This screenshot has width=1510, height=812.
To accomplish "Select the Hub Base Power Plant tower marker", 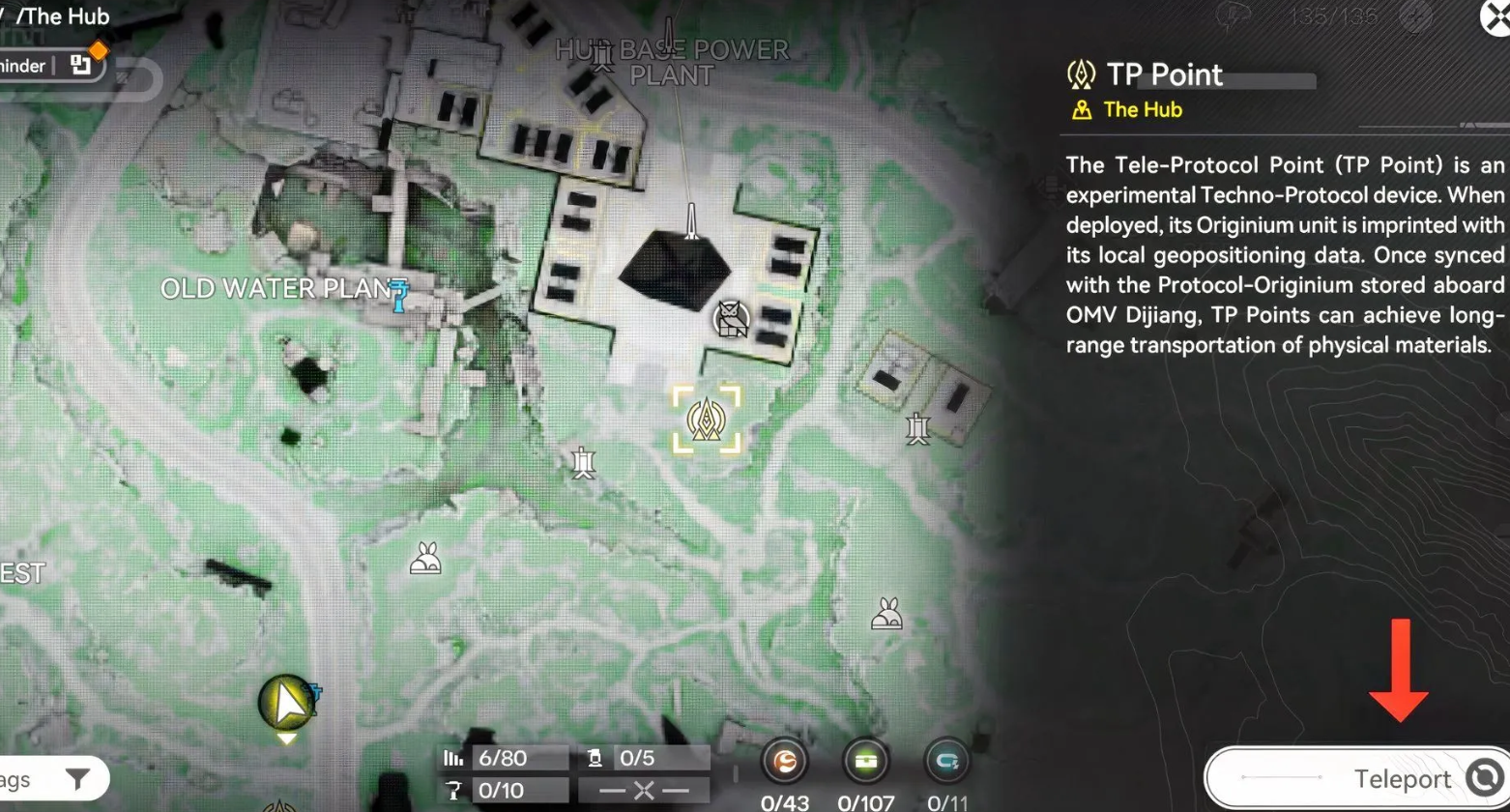I will click(x=603, y=56).
